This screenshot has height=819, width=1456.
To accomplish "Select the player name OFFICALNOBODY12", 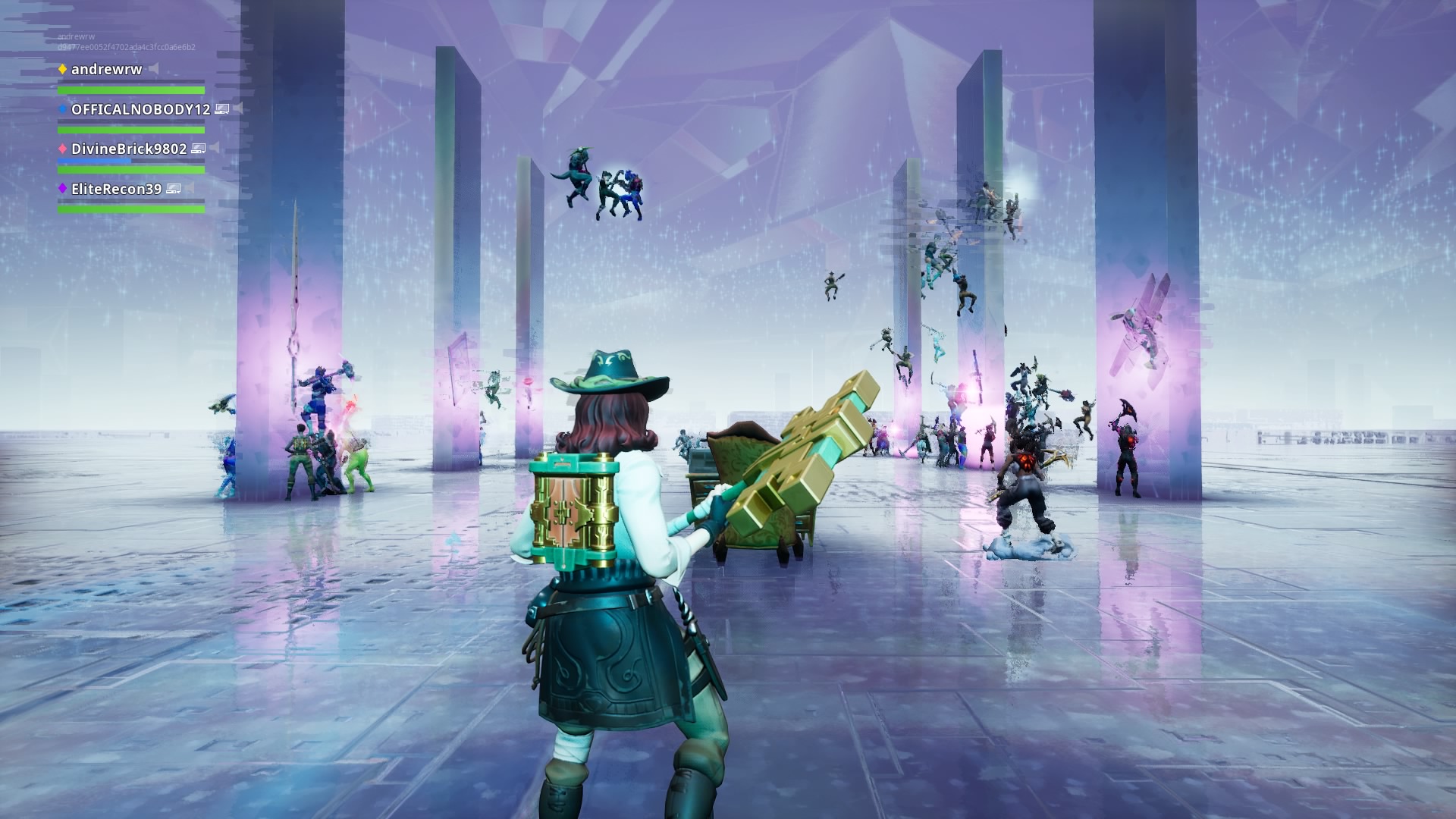I will pos(140,108).
